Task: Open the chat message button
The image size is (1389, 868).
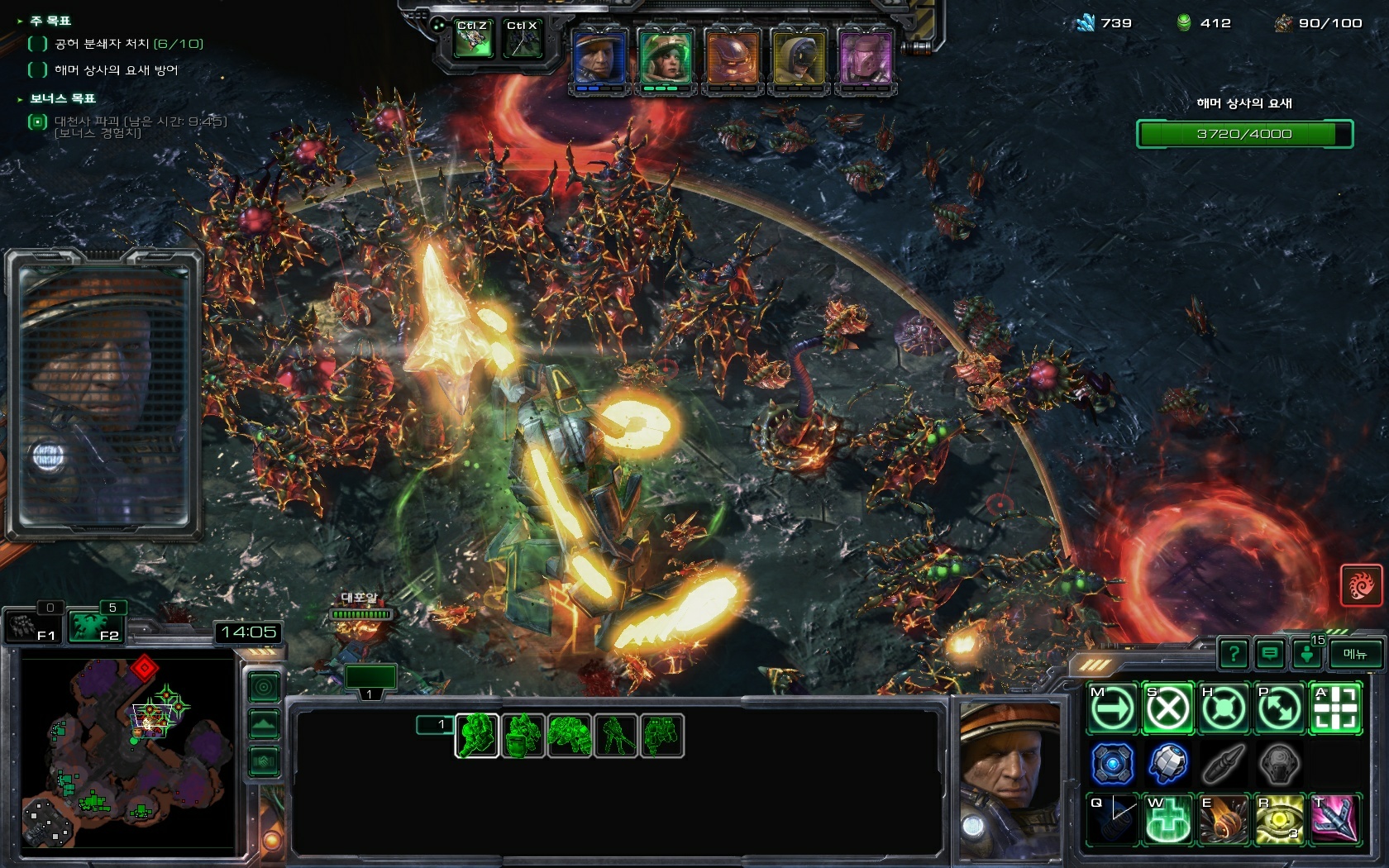Action: (x=1270, y=655)
